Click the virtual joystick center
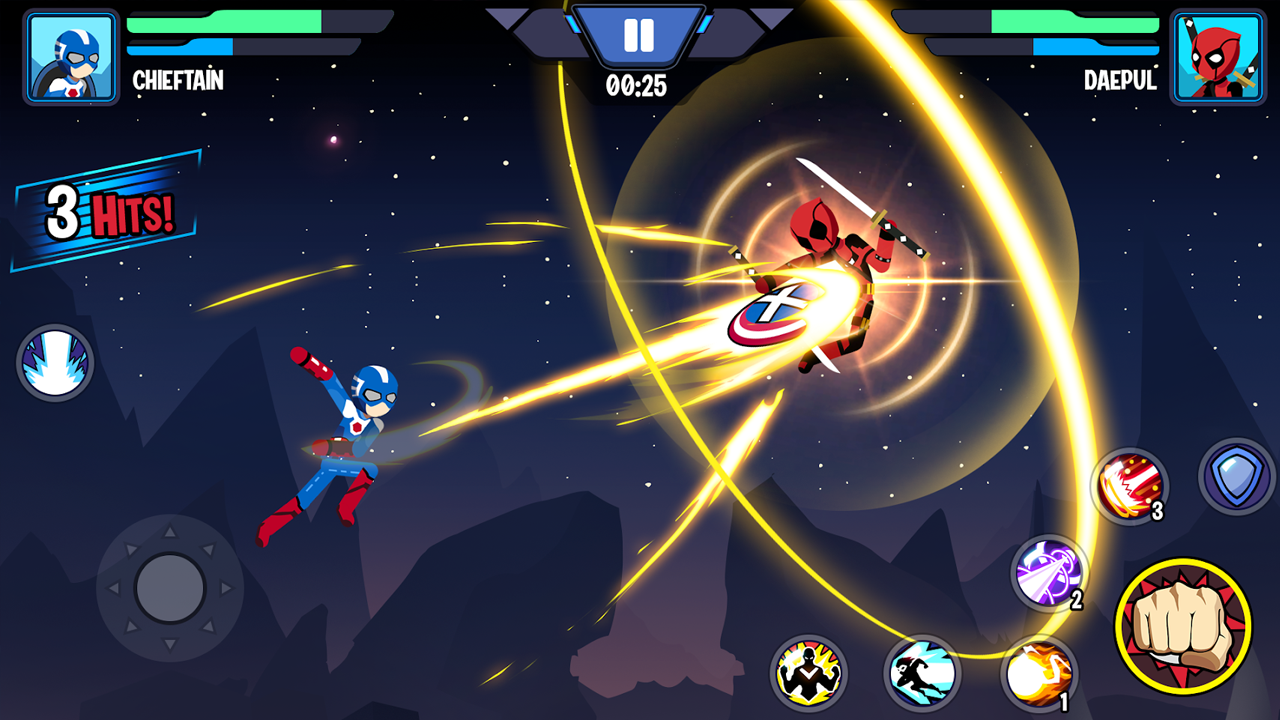 click(170, 587)
